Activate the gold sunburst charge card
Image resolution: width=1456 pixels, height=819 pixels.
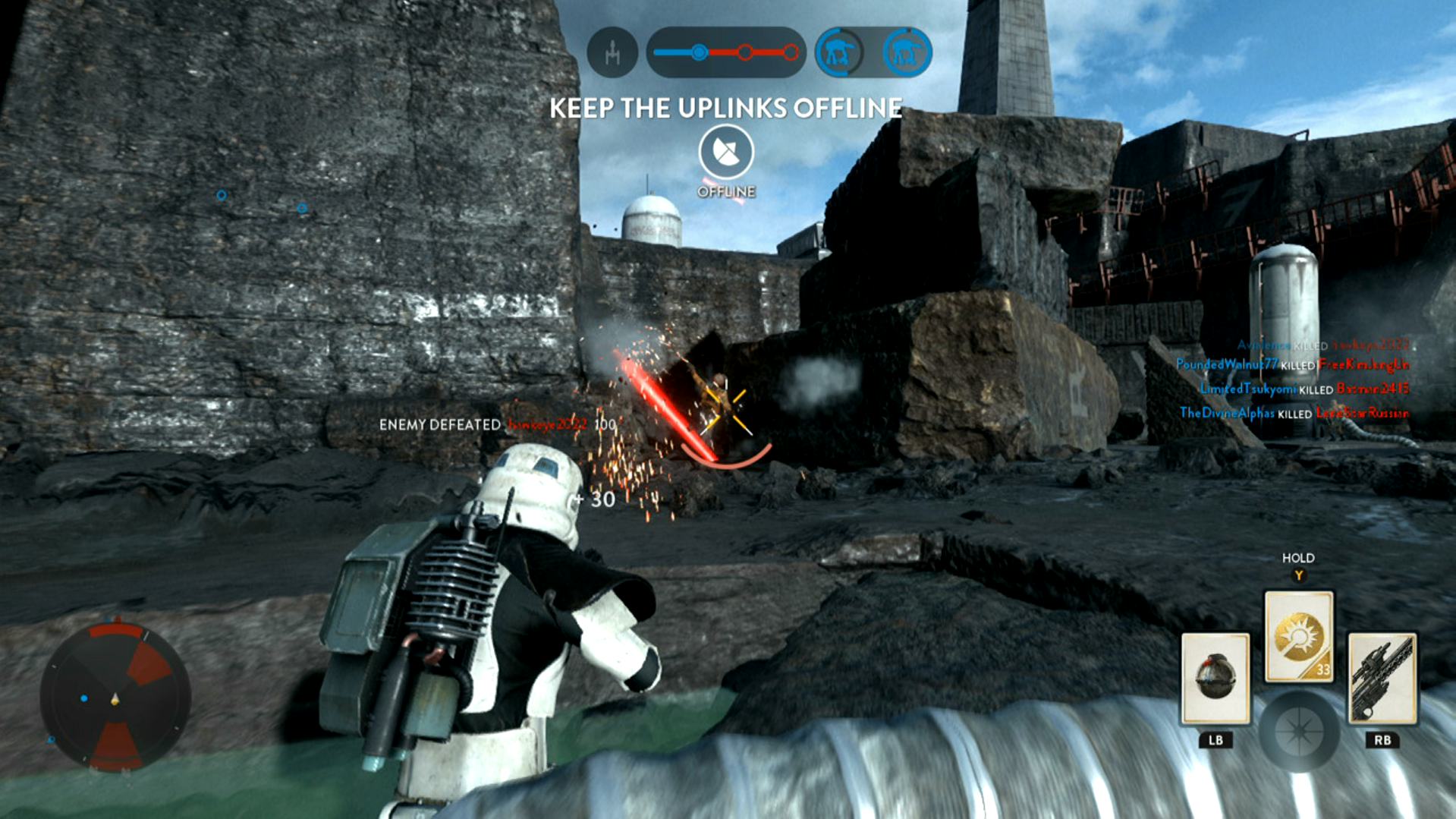[1298, 637]
